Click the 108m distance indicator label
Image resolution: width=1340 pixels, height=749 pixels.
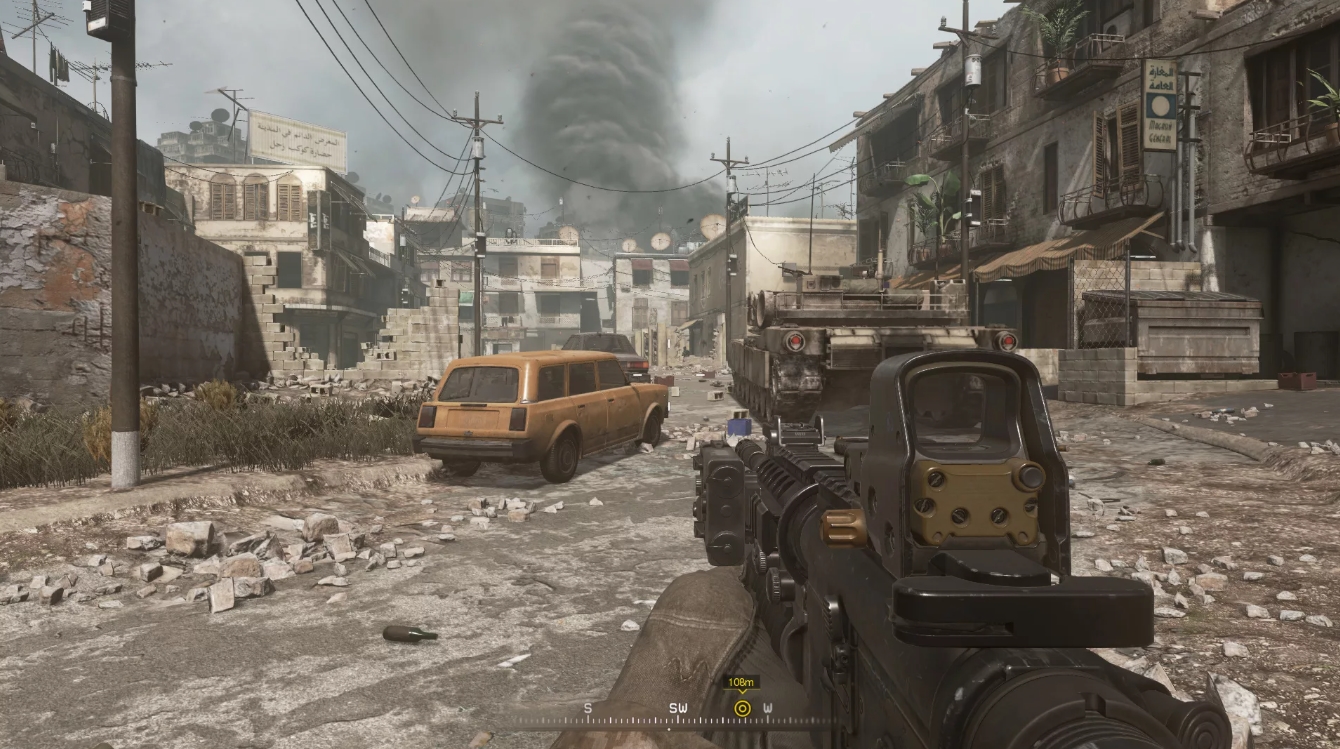pyautogui.click(x=740, y=681)
